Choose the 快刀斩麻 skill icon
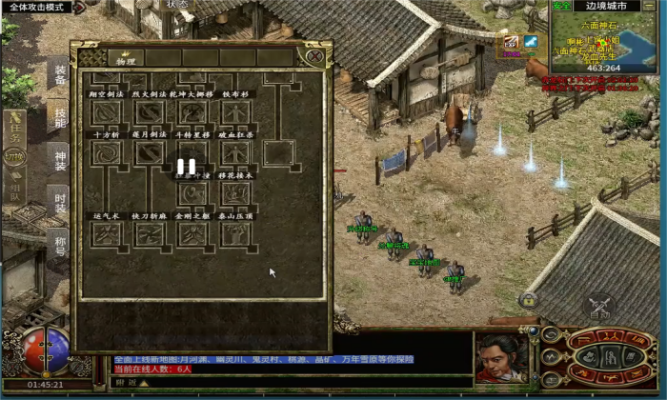Viewport: 667px width, 400px height. pyautogui.click(x=149, y=234)
